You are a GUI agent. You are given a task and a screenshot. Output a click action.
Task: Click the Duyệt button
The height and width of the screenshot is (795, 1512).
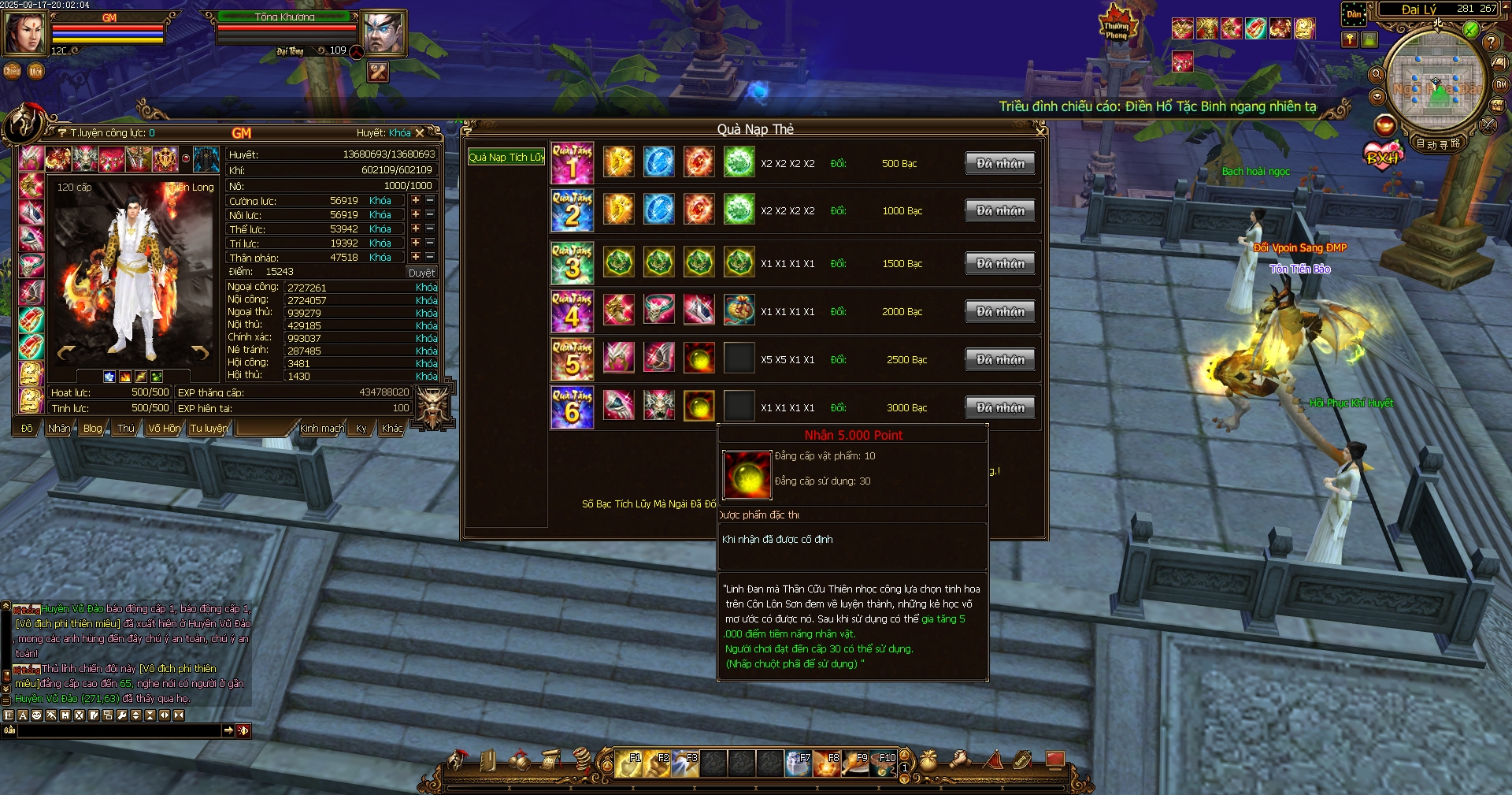(x=421, y=273)
